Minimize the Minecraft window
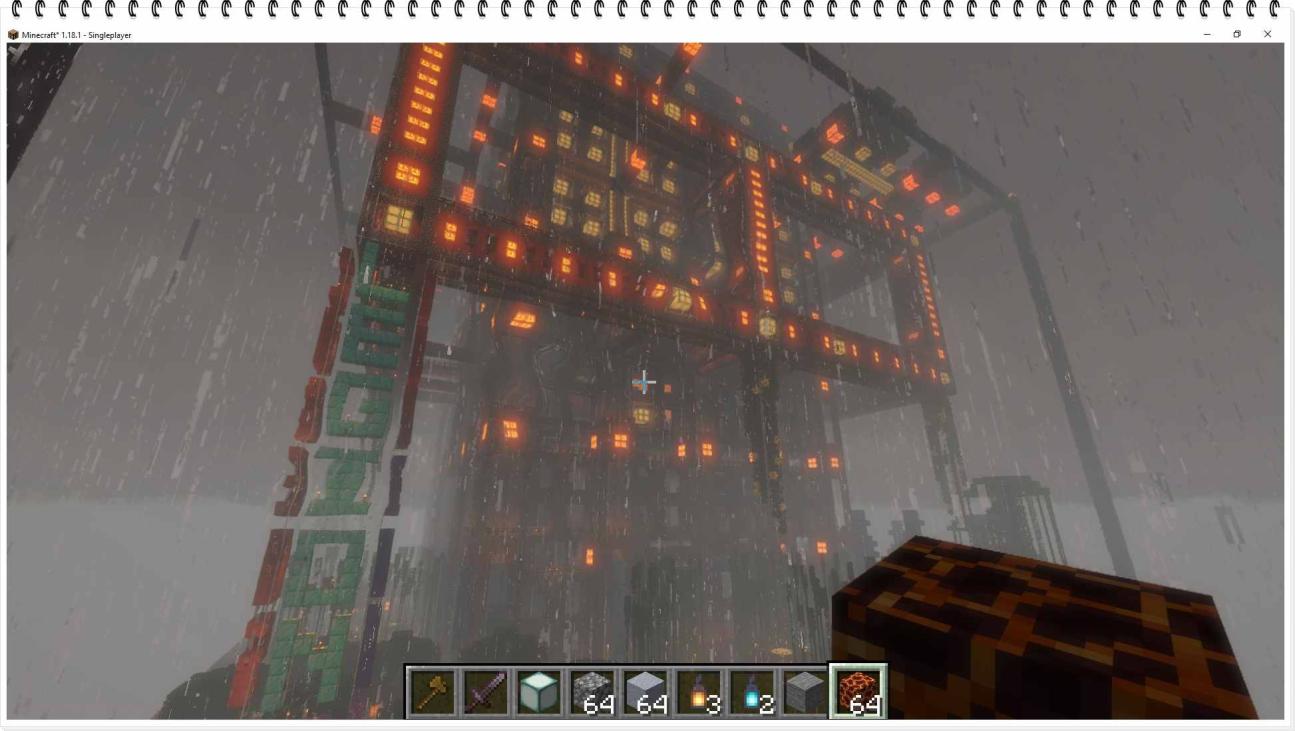Viewport: 1295px width, 731px height. coord(1206,33)
